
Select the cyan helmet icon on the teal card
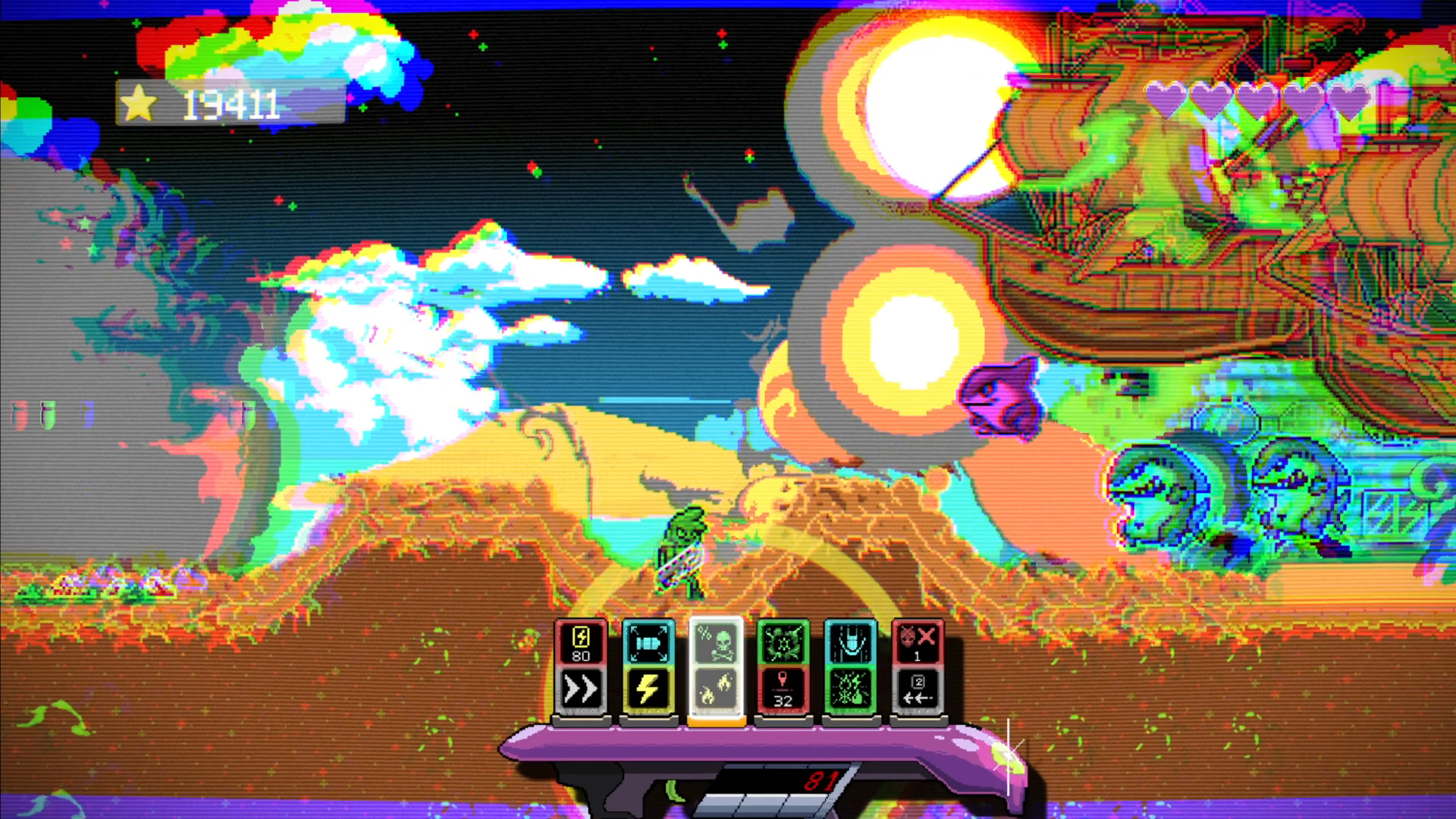tap(849, 644)
